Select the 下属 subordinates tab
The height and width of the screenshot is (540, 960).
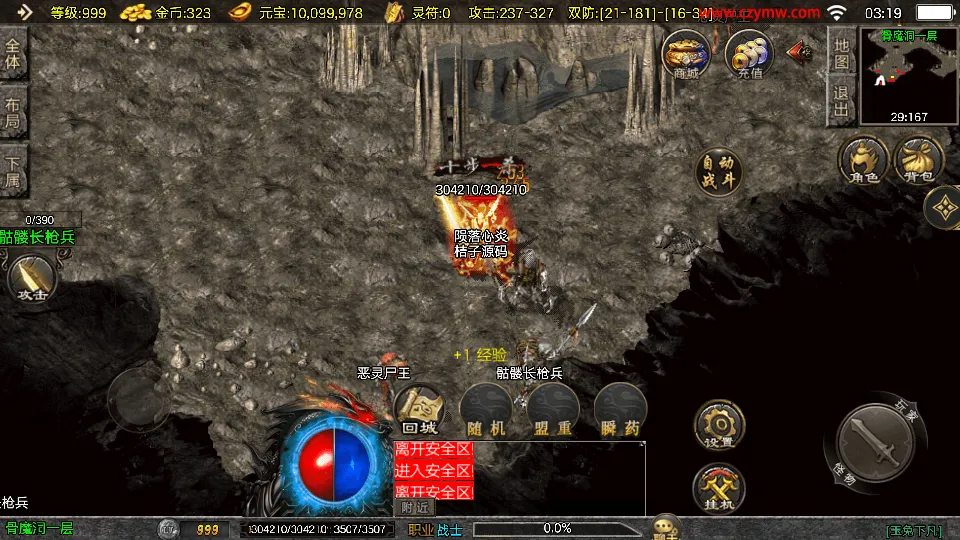click(x=13, y=171)
